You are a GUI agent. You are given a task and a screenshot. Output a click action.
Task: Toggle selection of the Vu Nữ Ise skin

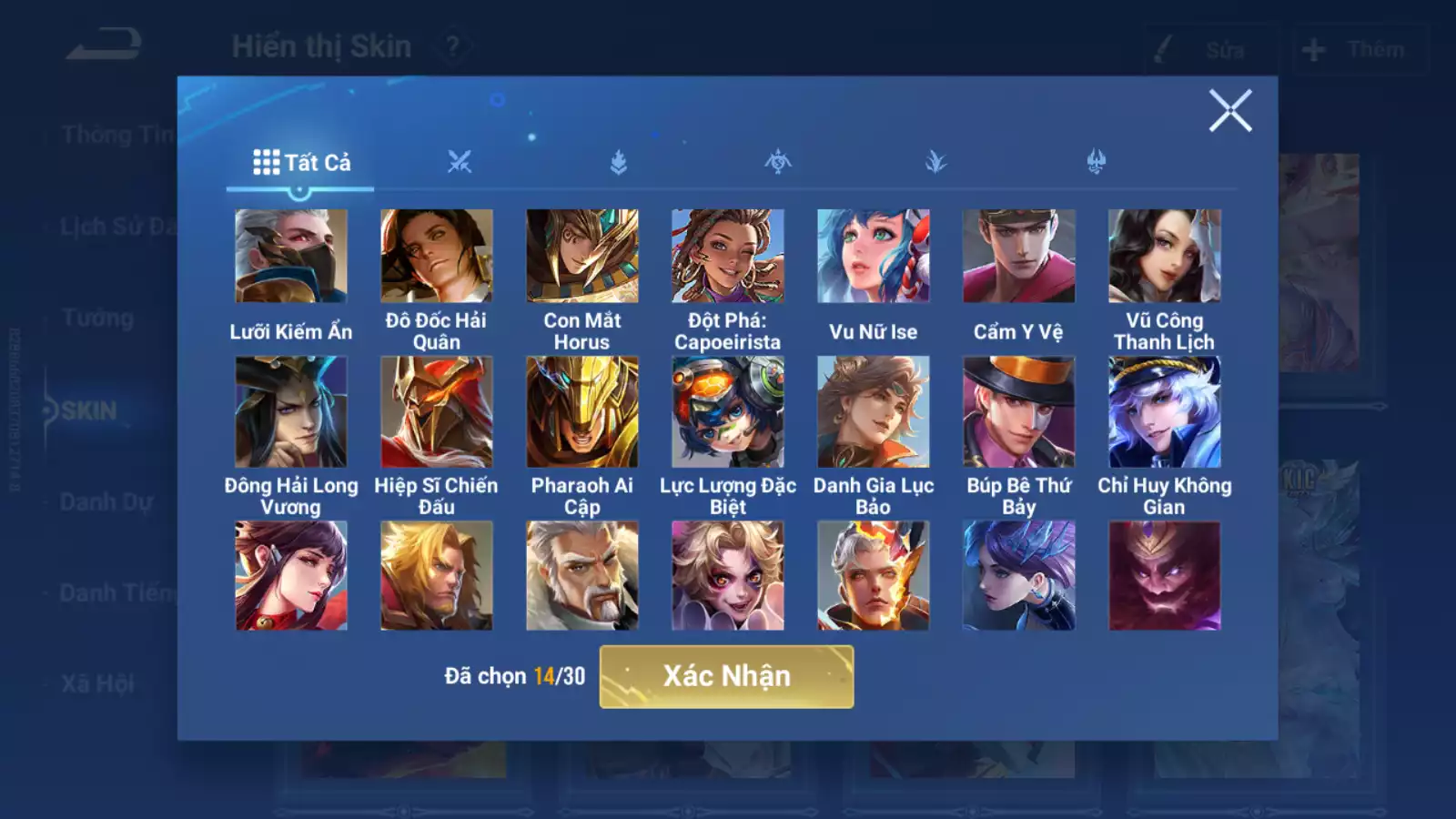872,257
